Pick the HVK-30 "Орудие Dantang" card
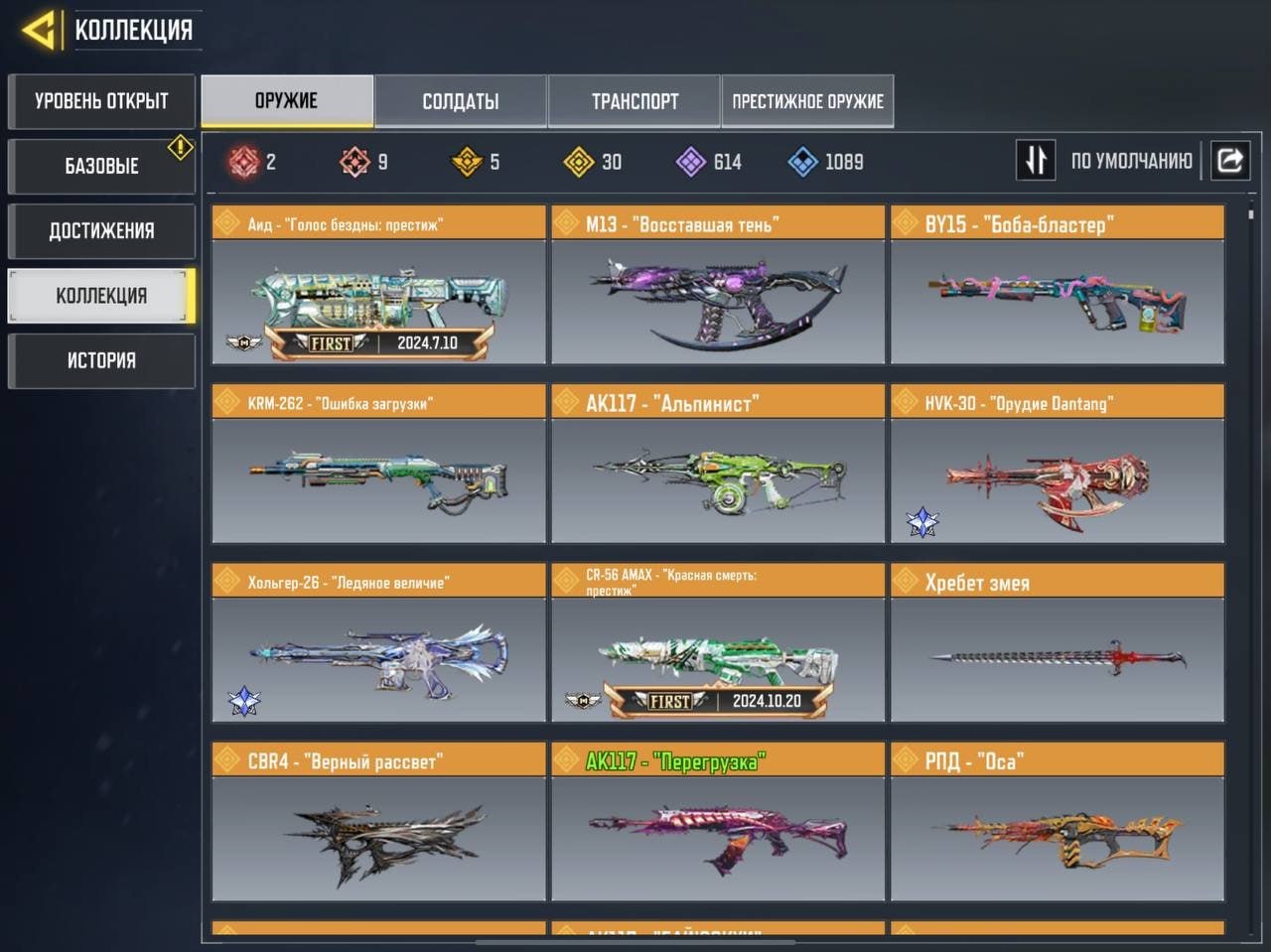Screen dimensions: 1271x952 (x=1057, y=465)
